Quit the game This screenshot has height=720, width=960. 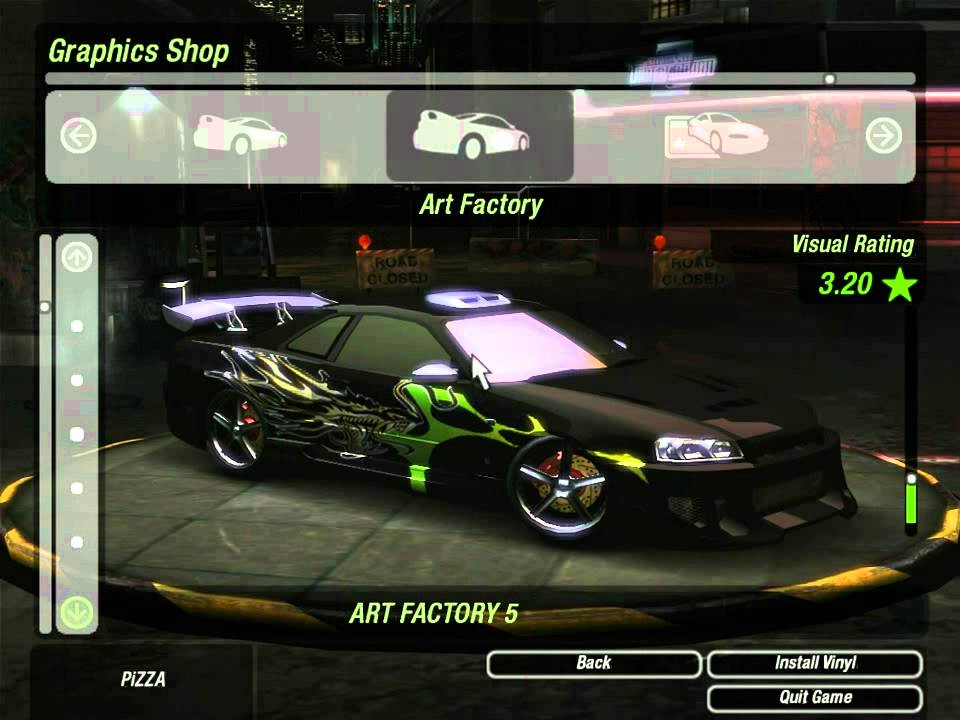pyautogui.click(x=814, y=698)
